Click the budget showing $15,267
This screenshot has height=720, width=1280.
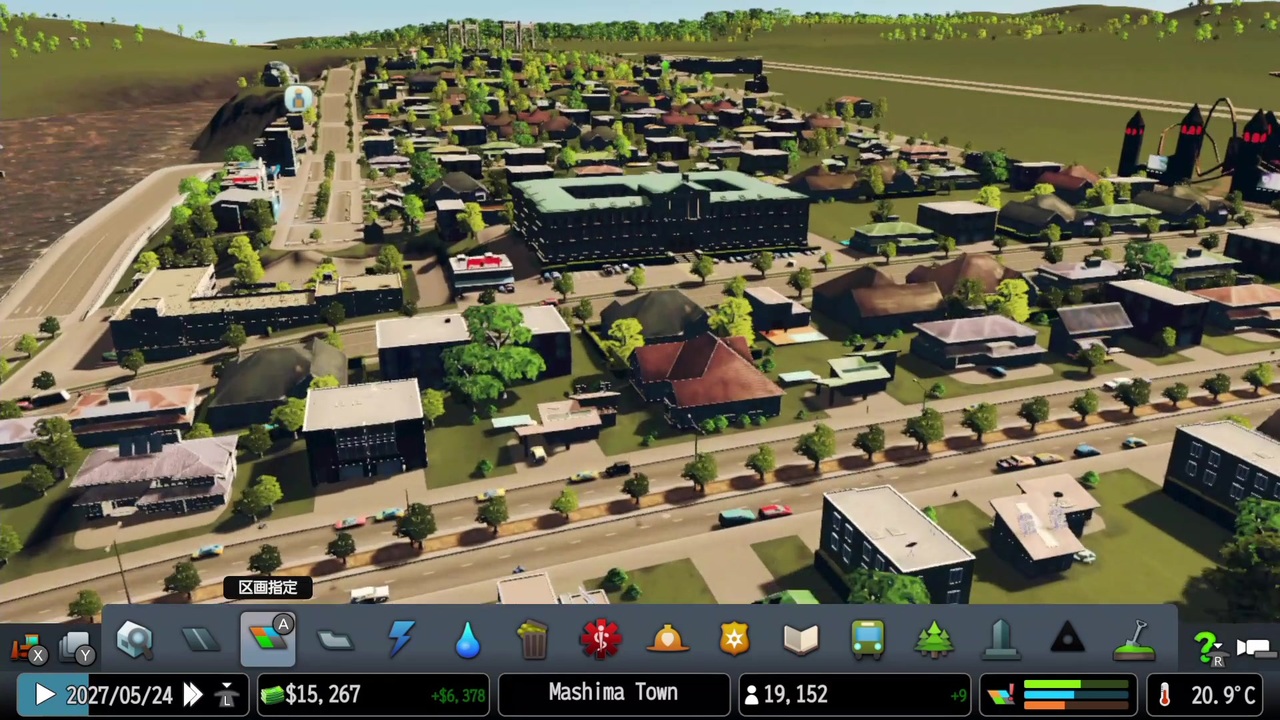[322, 694]
